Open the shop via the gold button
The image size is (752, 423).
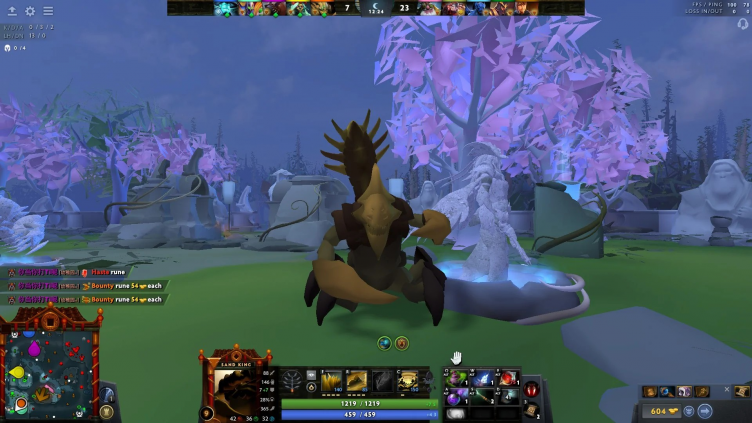point(658,410)
